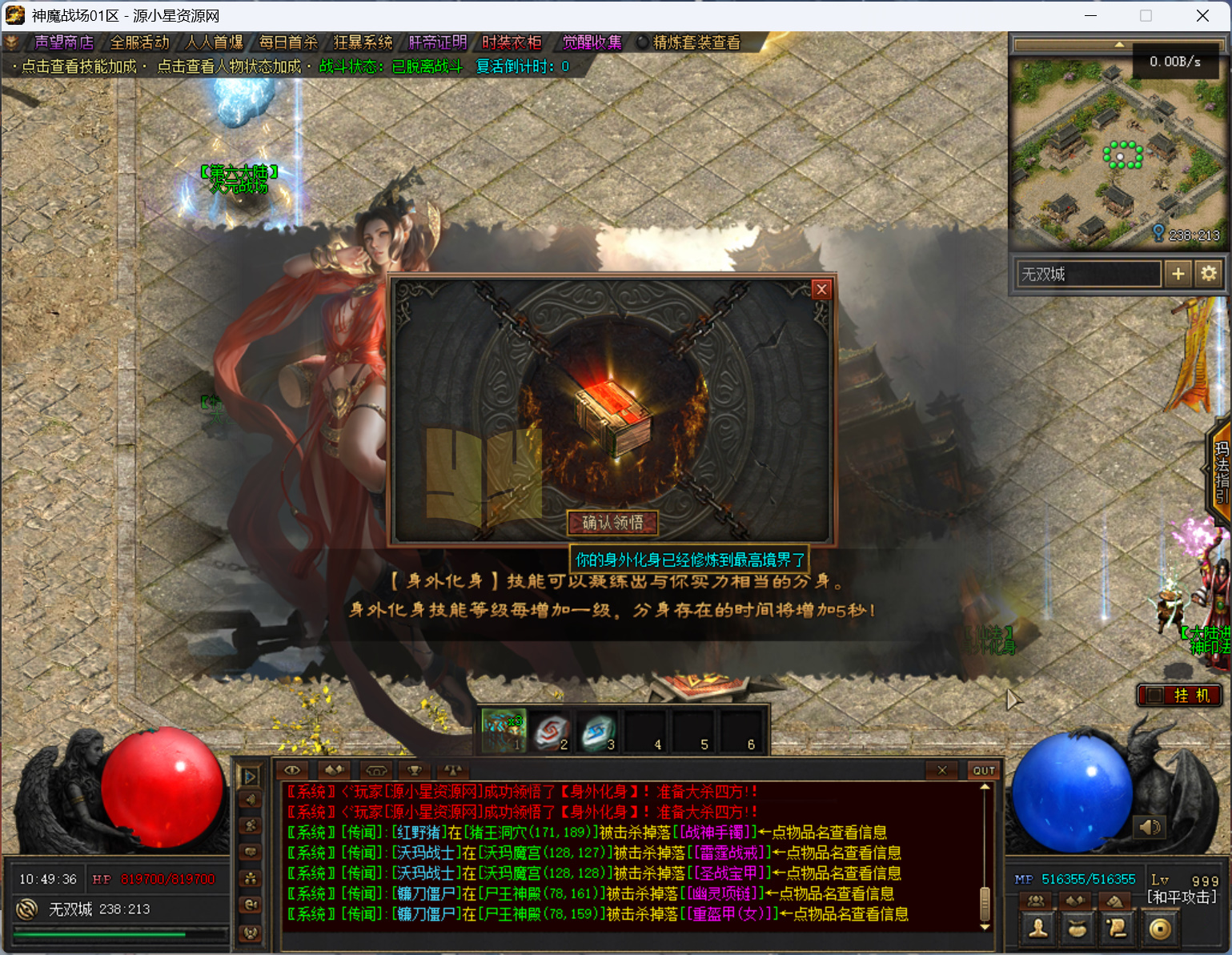Viewport: 1232px width, 955px height.
Task: Close the game window
Action: (1202, 16)
